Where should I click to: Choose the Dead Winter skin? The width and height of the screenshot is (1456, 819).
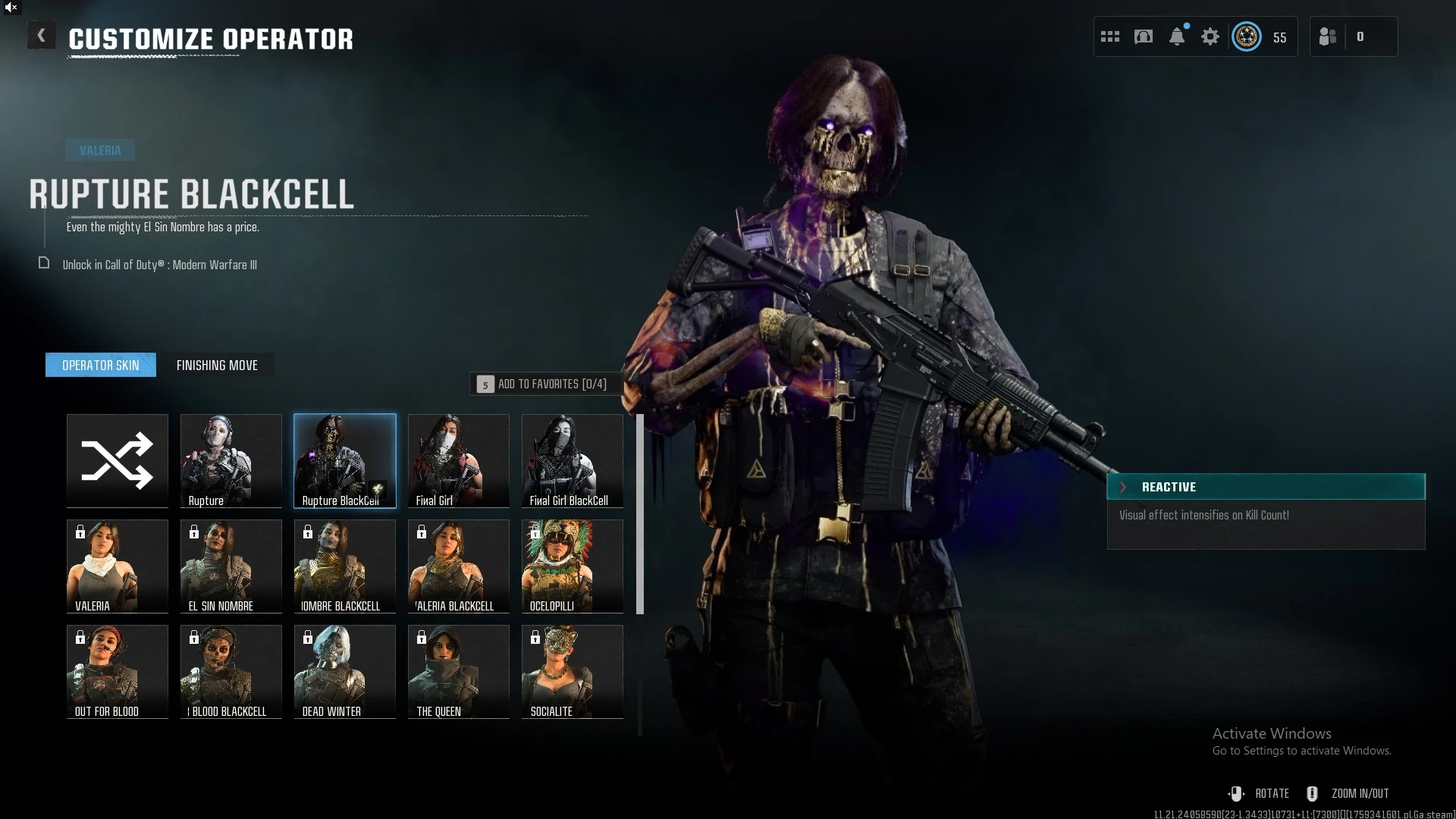pyautogui.click(x=345, y=671)
